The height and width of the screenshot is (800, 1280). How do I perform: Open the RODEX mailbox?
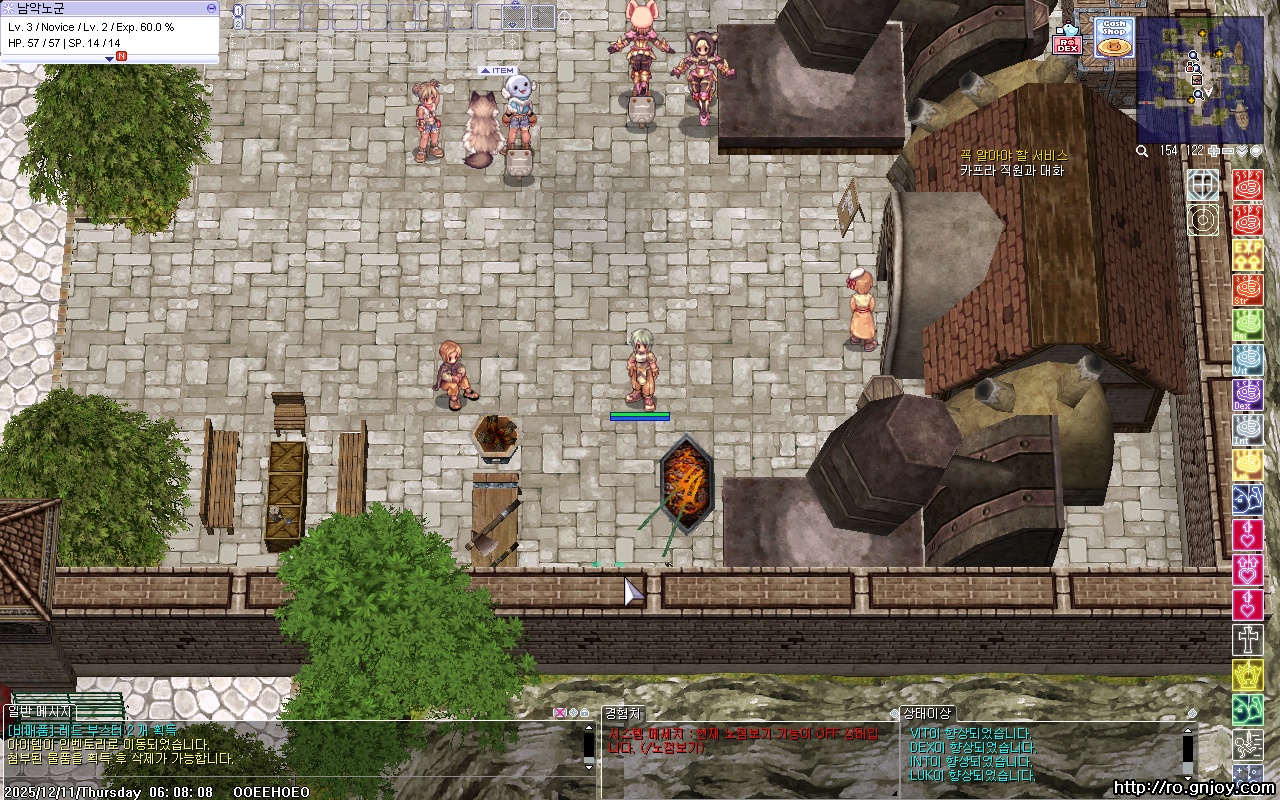(1068, 40)
